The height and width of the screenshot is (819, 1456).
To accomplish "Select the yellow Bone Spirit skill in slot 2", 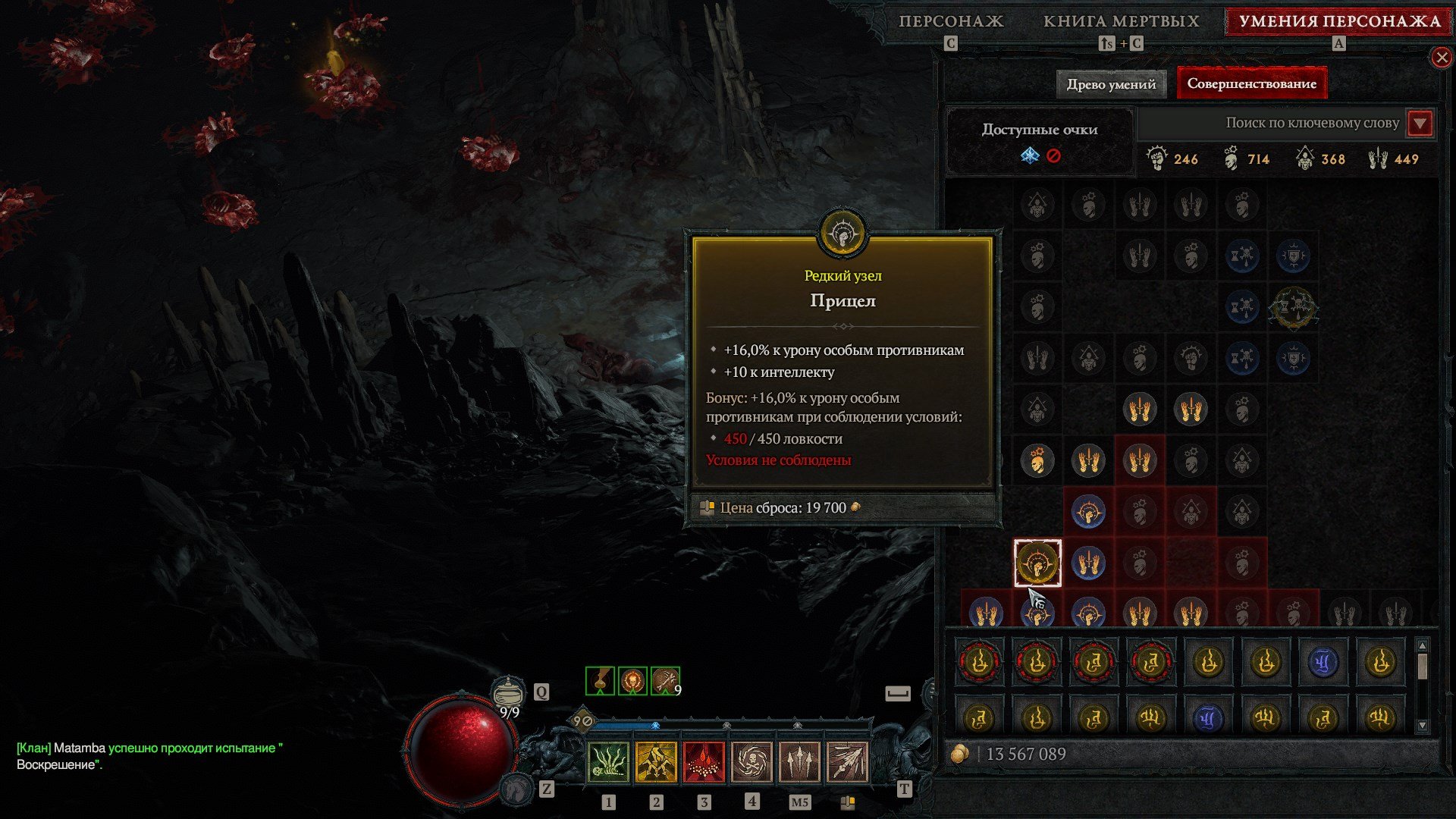I will click(x=656, y=763).
